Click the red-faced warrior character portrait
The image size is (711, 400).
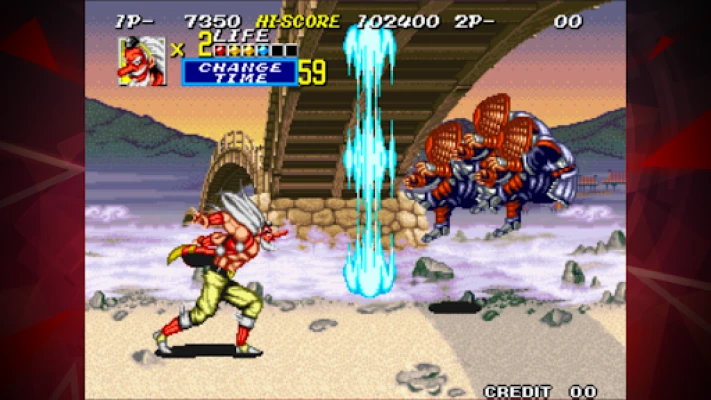(x=142, y=60)
